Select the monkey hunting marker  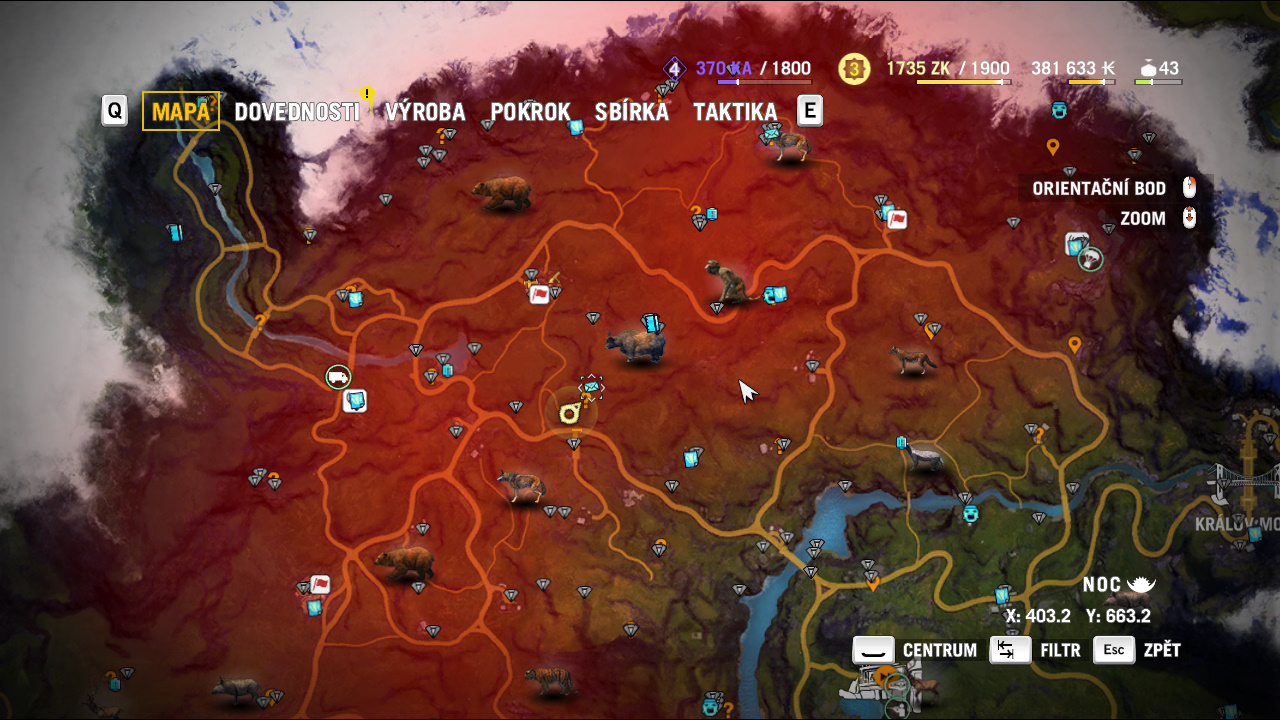[728, 283]
